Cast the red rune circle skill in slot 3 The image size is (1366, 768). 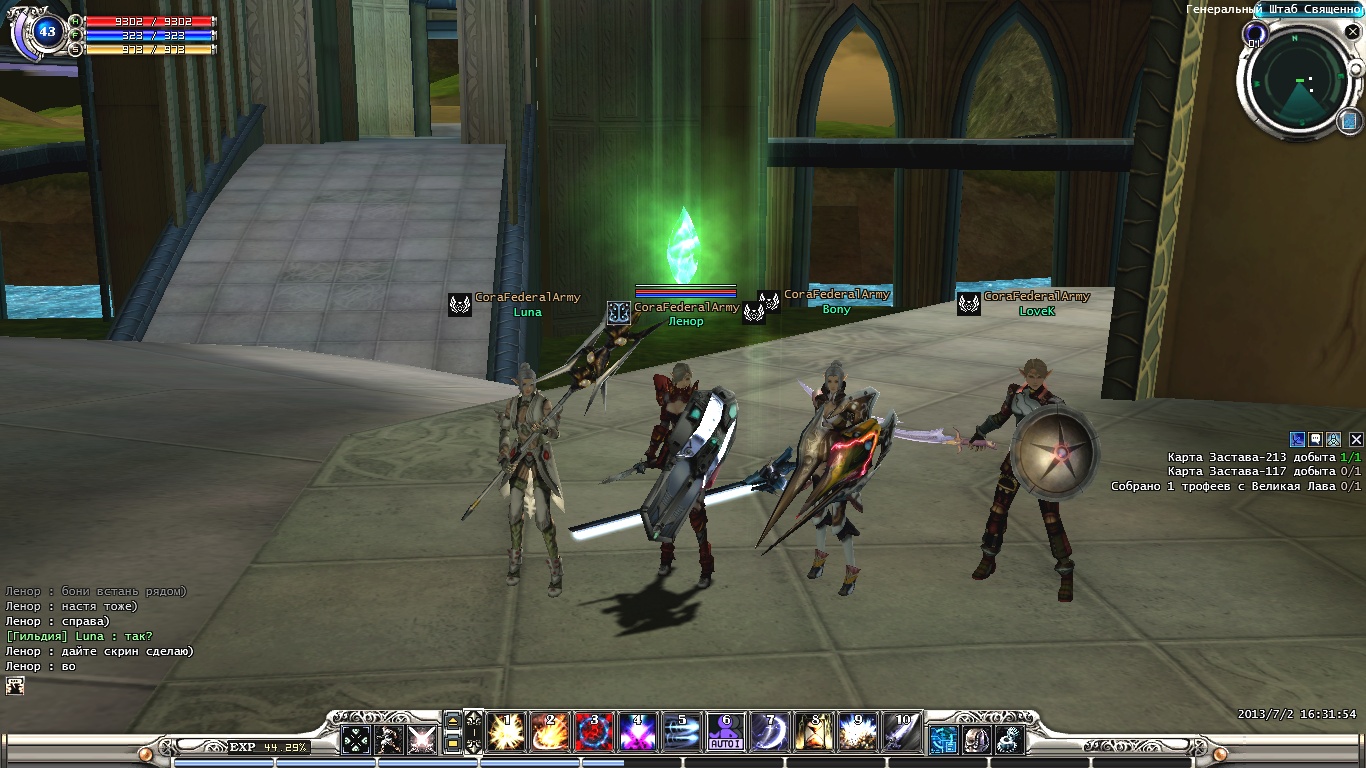[x=594, y=733]
